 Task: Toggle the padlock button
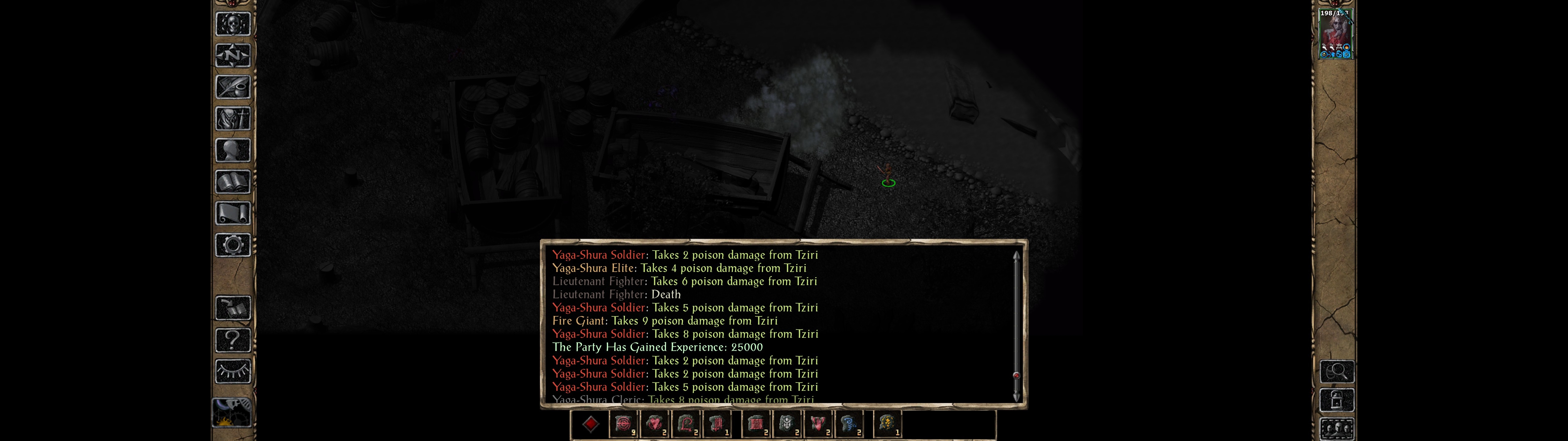tap(1337, 401)
